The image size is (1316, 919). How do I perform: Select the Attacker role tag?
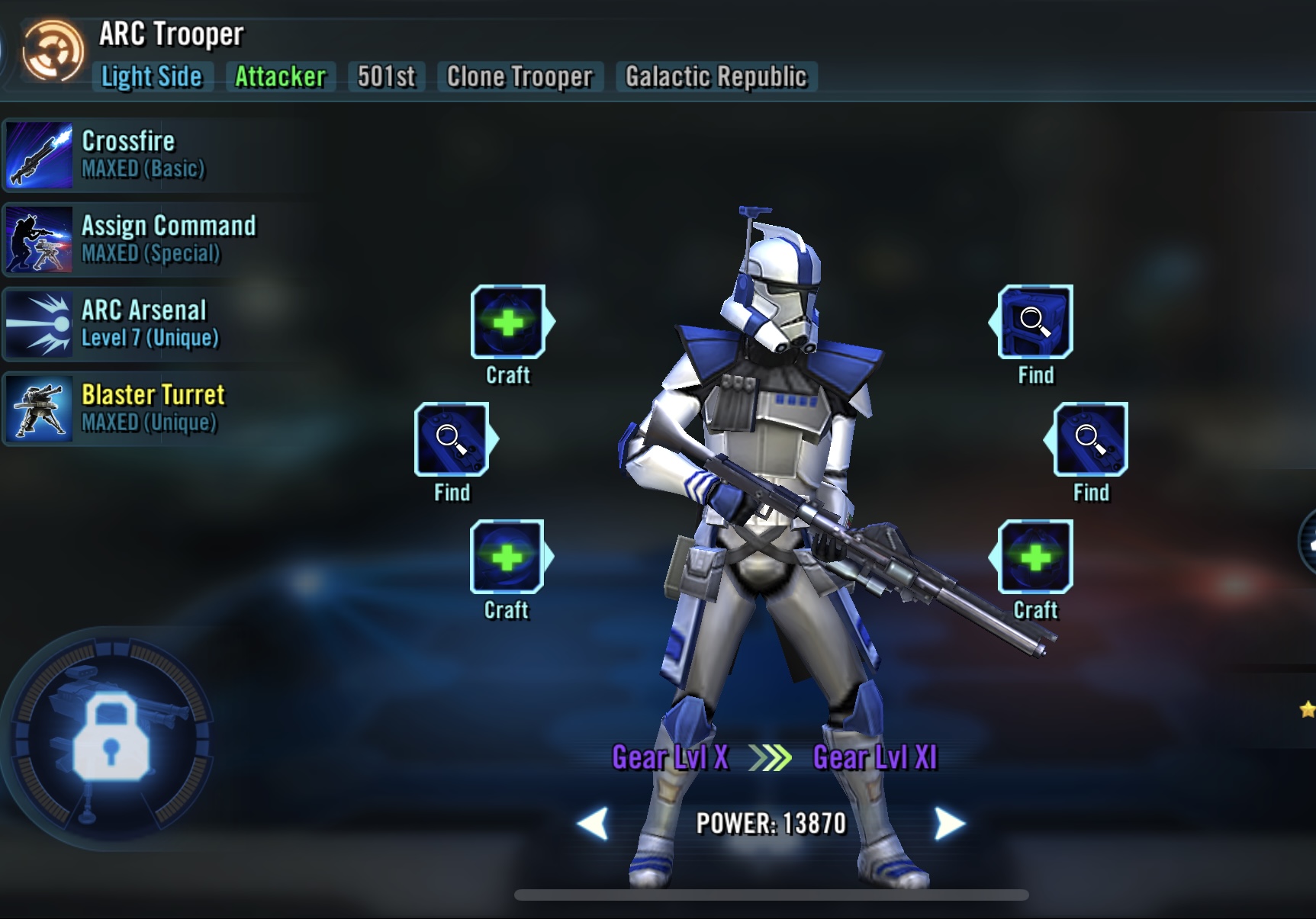[x=280, y=77]
